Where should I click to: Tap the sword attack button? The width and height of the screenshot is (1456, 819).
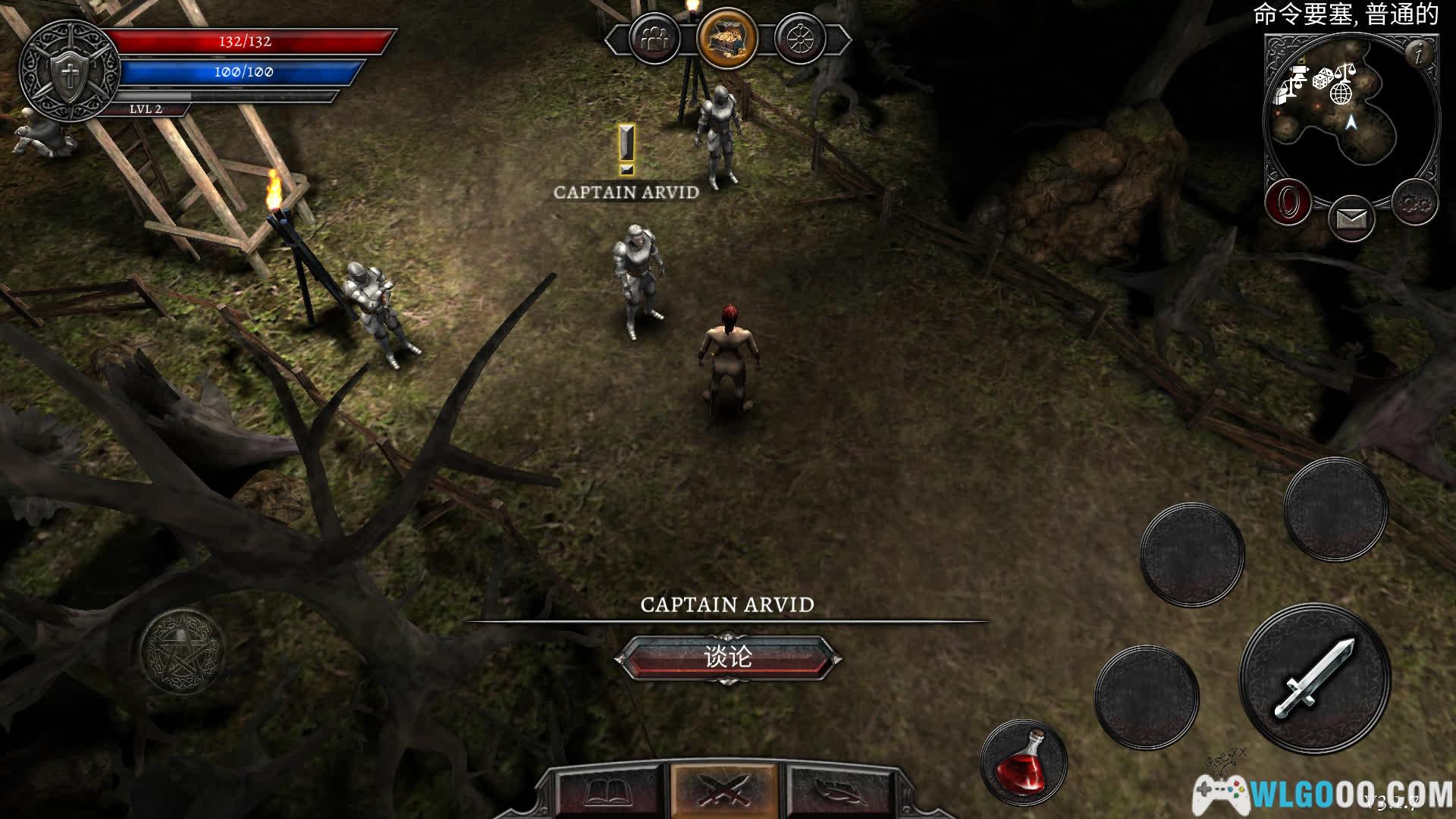tap(1316, 677)
